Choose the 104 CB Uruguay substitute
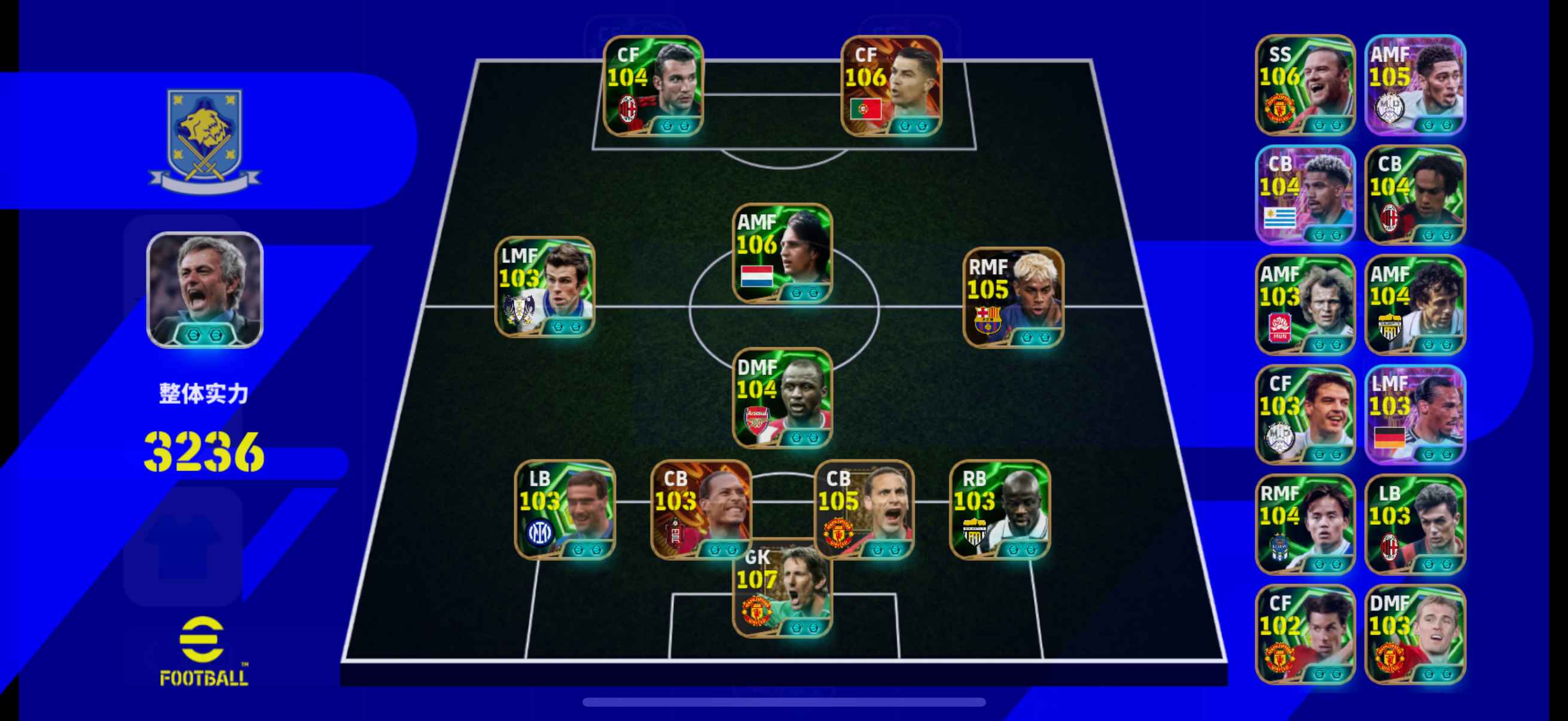 (x=1305, y=195)
